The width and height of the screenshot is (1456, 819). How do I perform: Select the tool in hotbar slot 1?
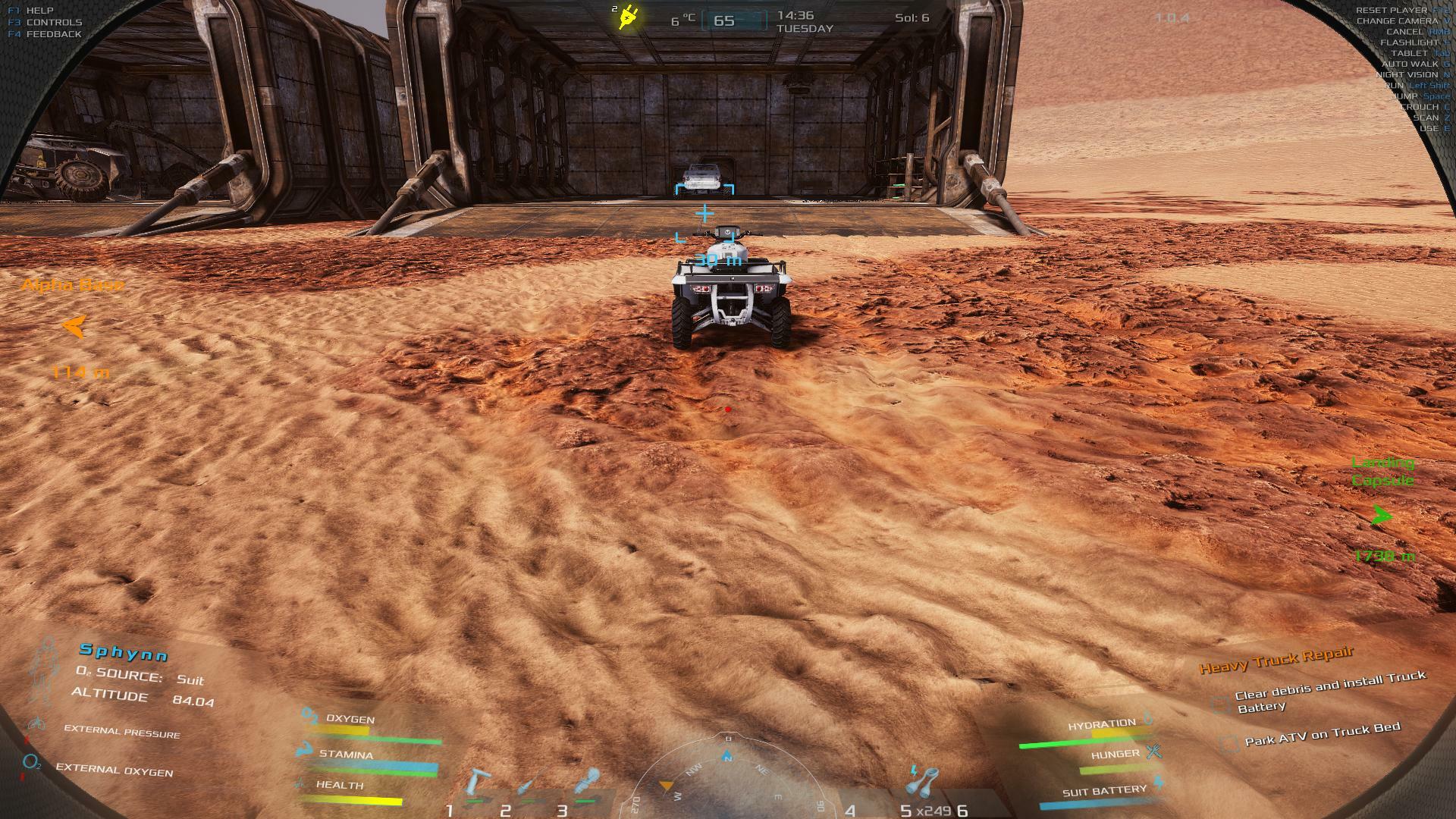click(x=478, y=785)
